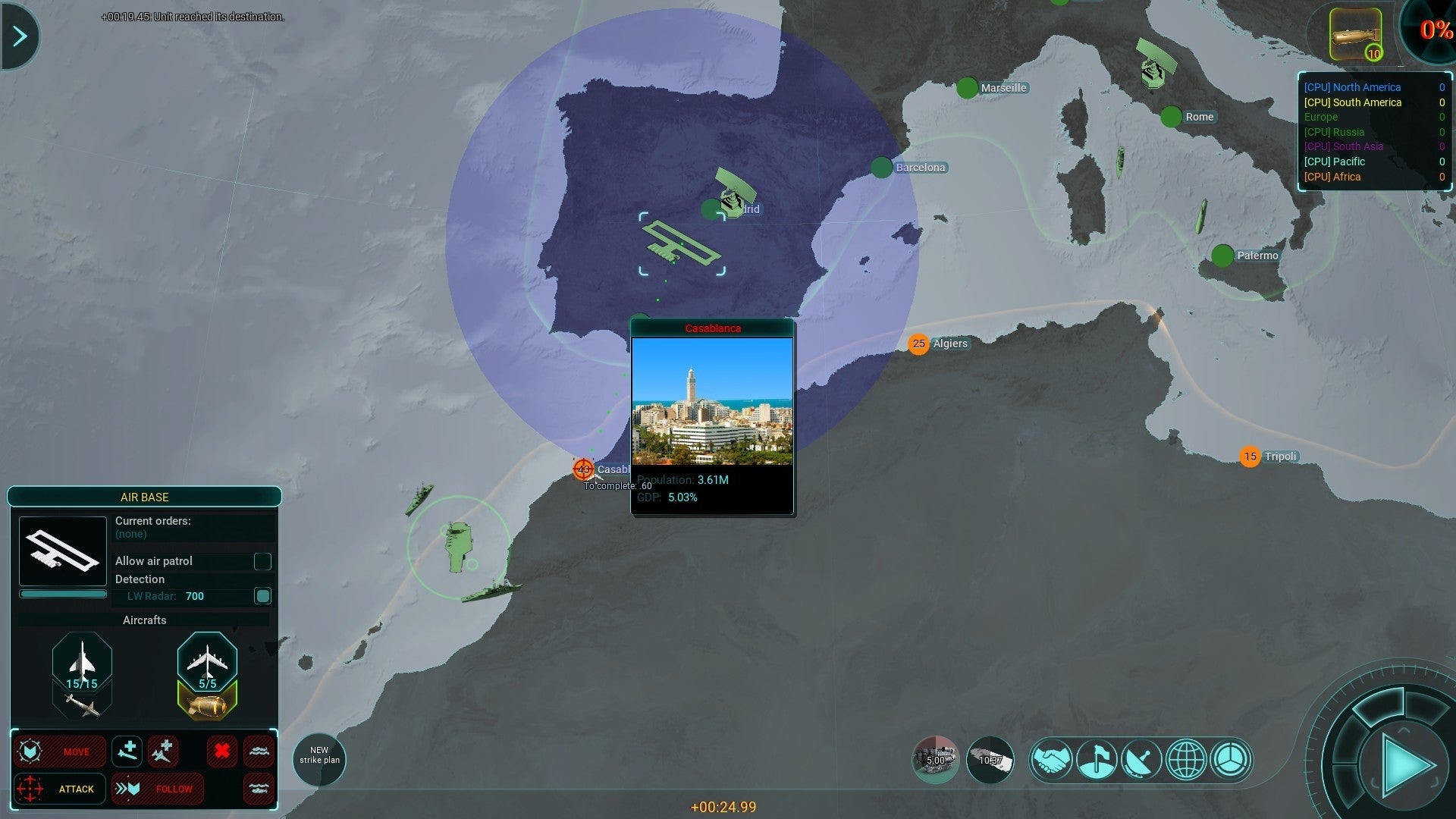
Task: Click the LW Radar range value 700
Action: (195, 596)
